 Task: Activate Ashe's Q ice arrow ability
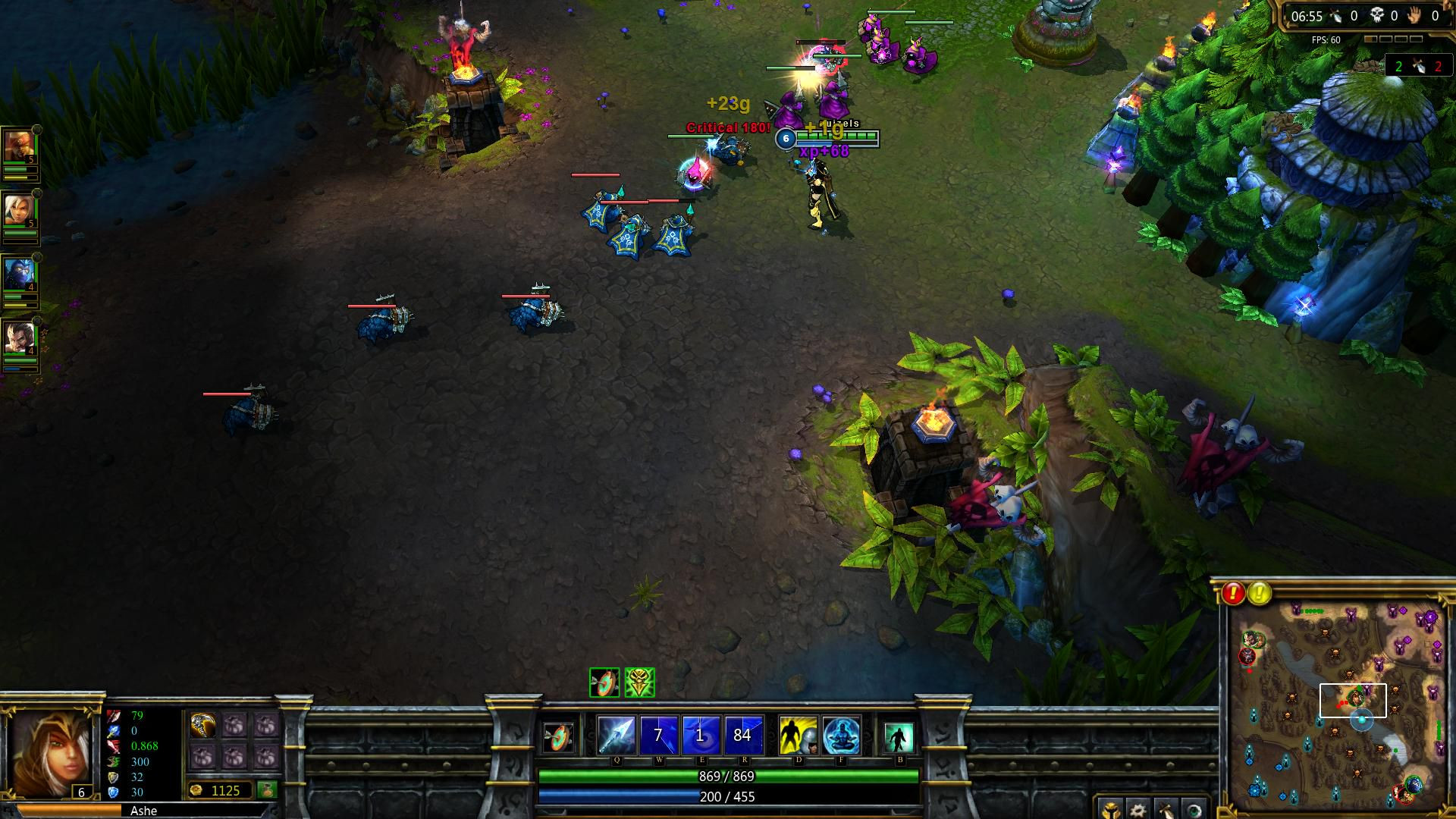616,735
